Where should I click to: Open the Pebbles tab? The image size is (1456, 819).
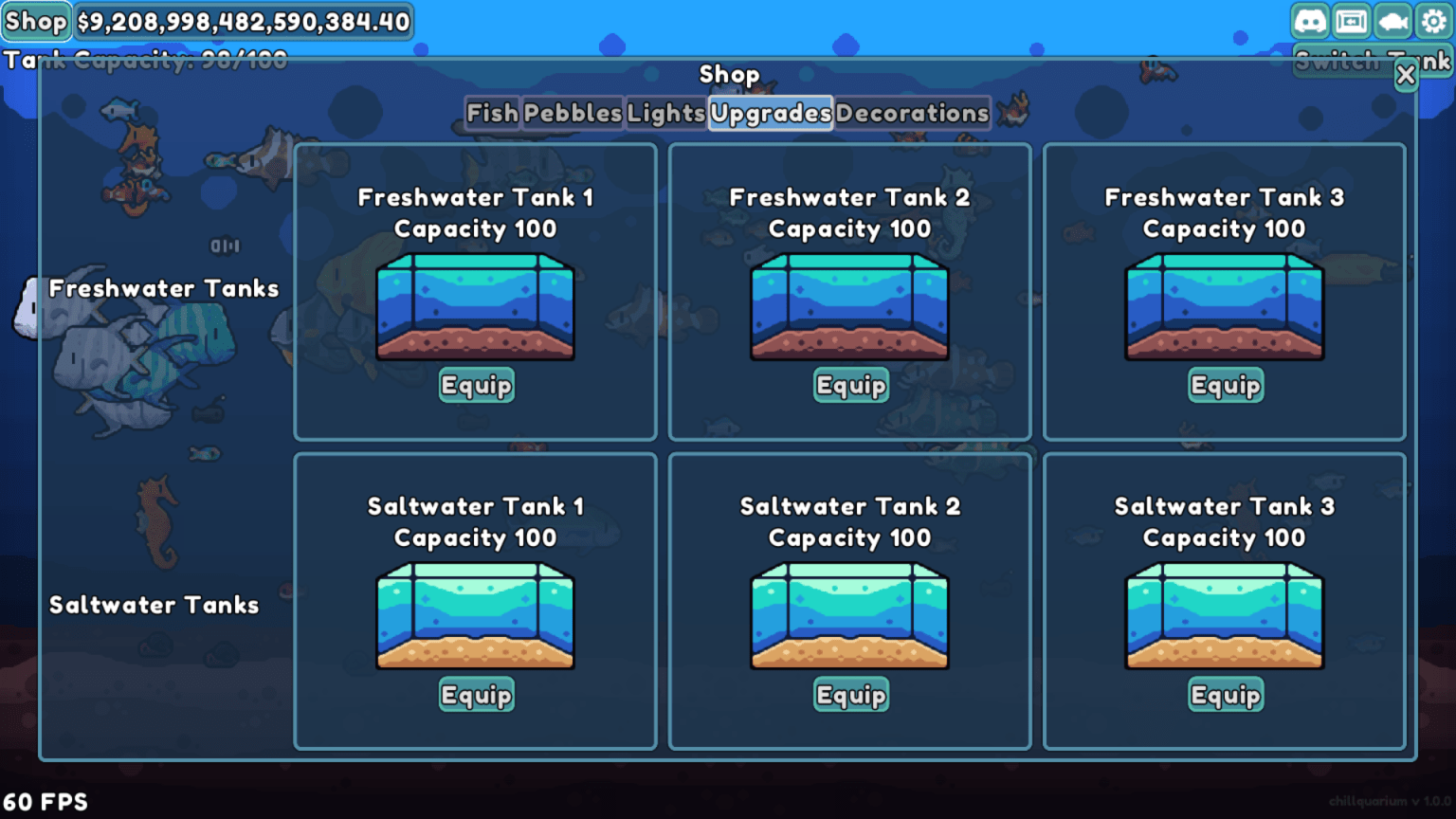[572, 114]
